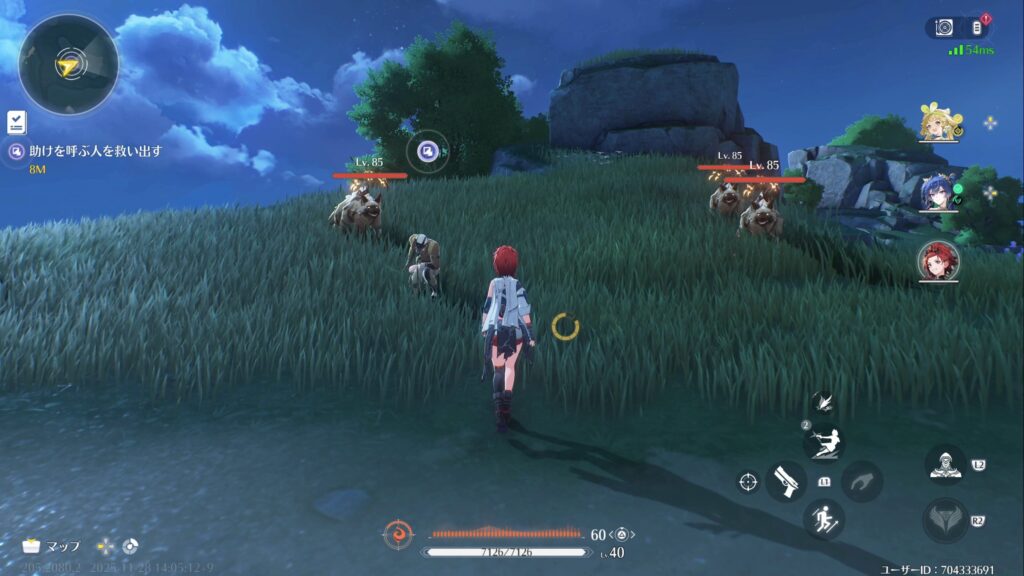This screenshot has width=1024, height=576.
Task: Activate the winged ultimate skill
Action: tap(944, 520)
